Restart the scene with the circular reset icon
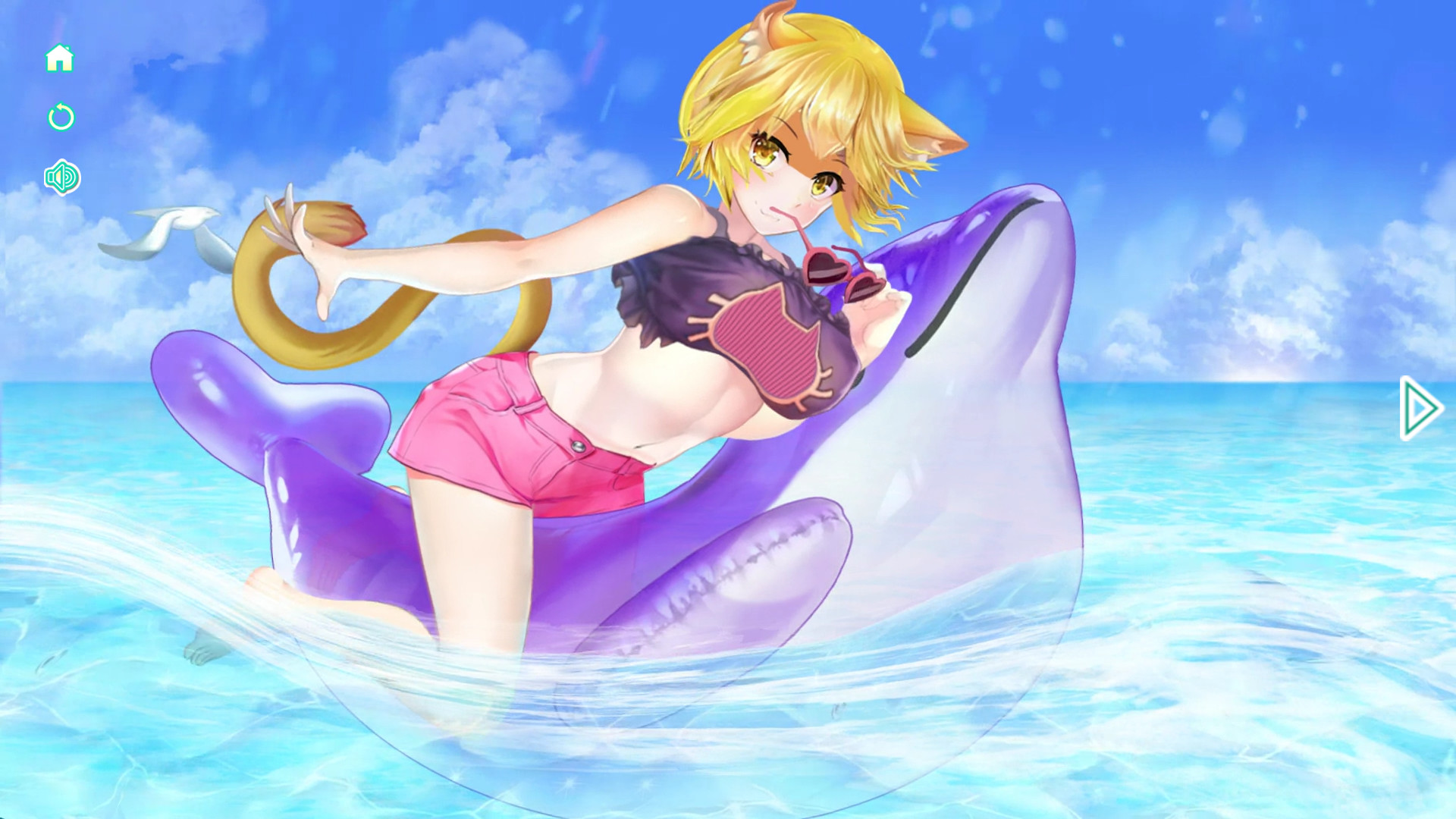 point(61,118)
